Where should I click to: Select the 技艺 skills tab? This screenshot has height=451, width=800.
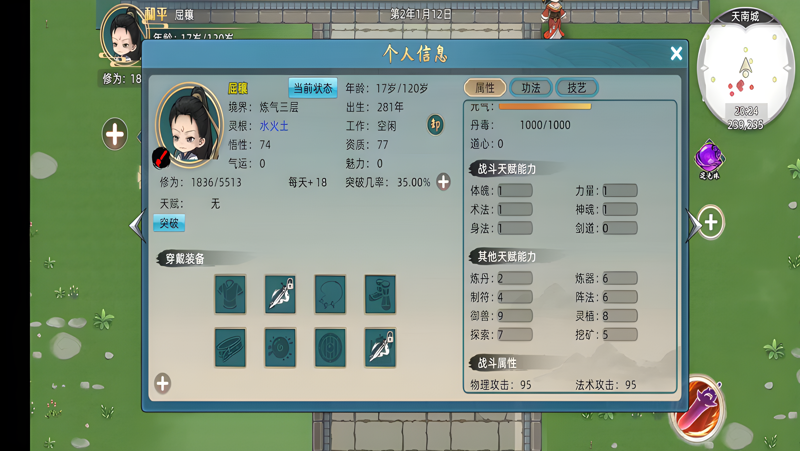[x=577, y=88]
